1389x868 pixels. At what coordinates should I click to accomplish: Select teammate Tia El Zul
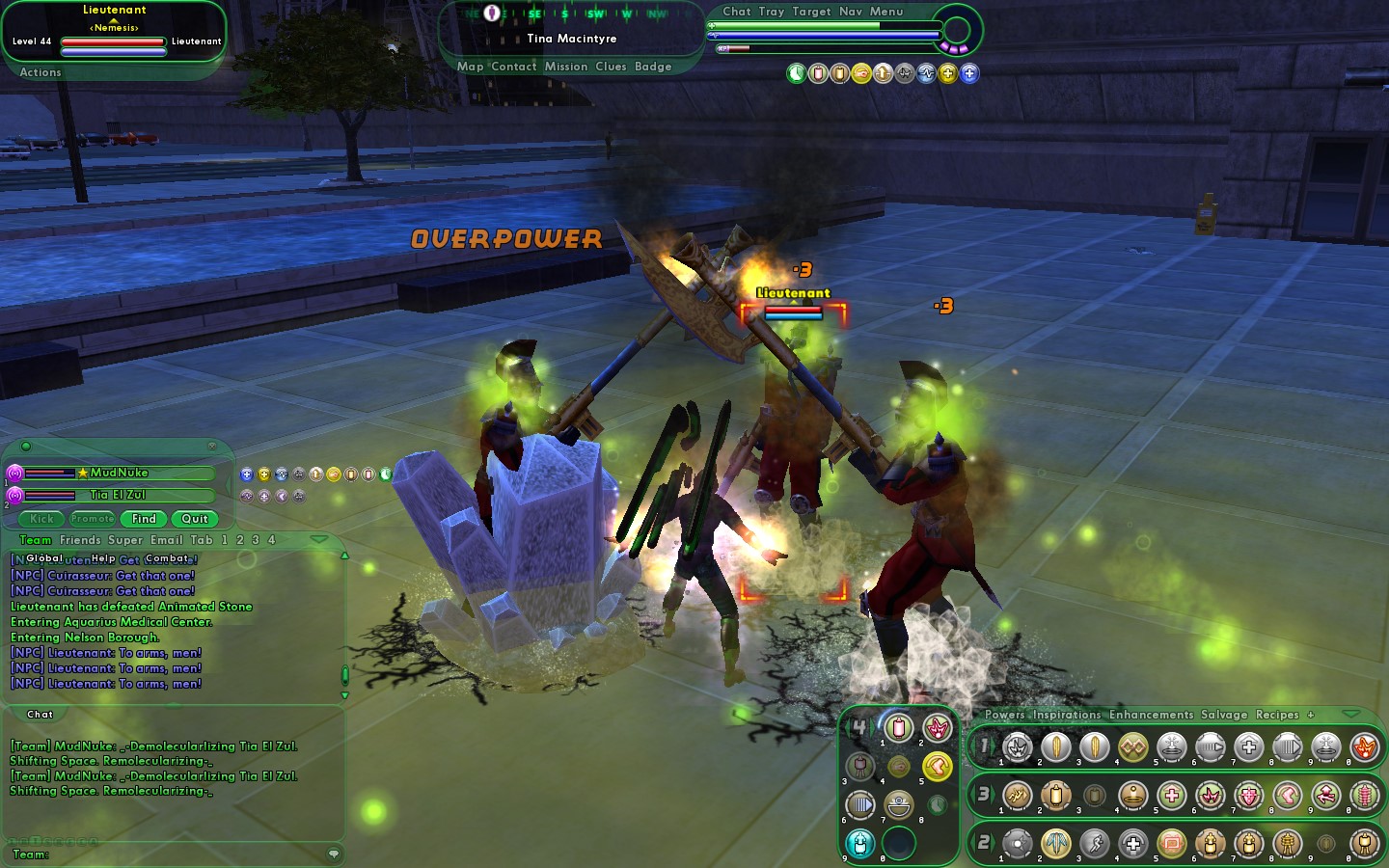118,495
